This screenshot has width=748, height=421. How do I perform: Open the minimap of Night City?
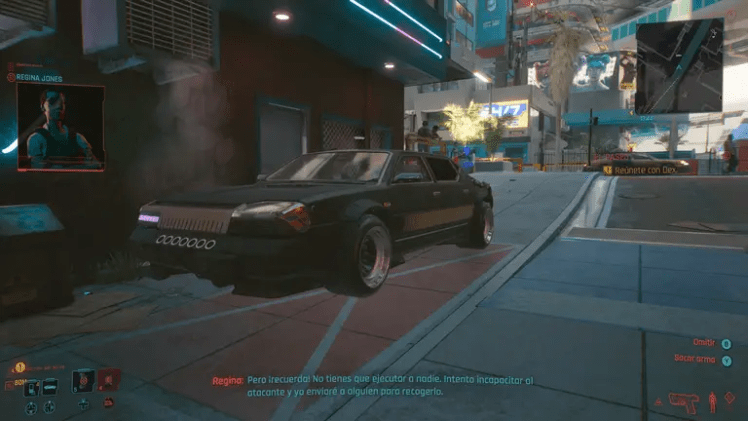pyautogui.click(x=678, y=65)
